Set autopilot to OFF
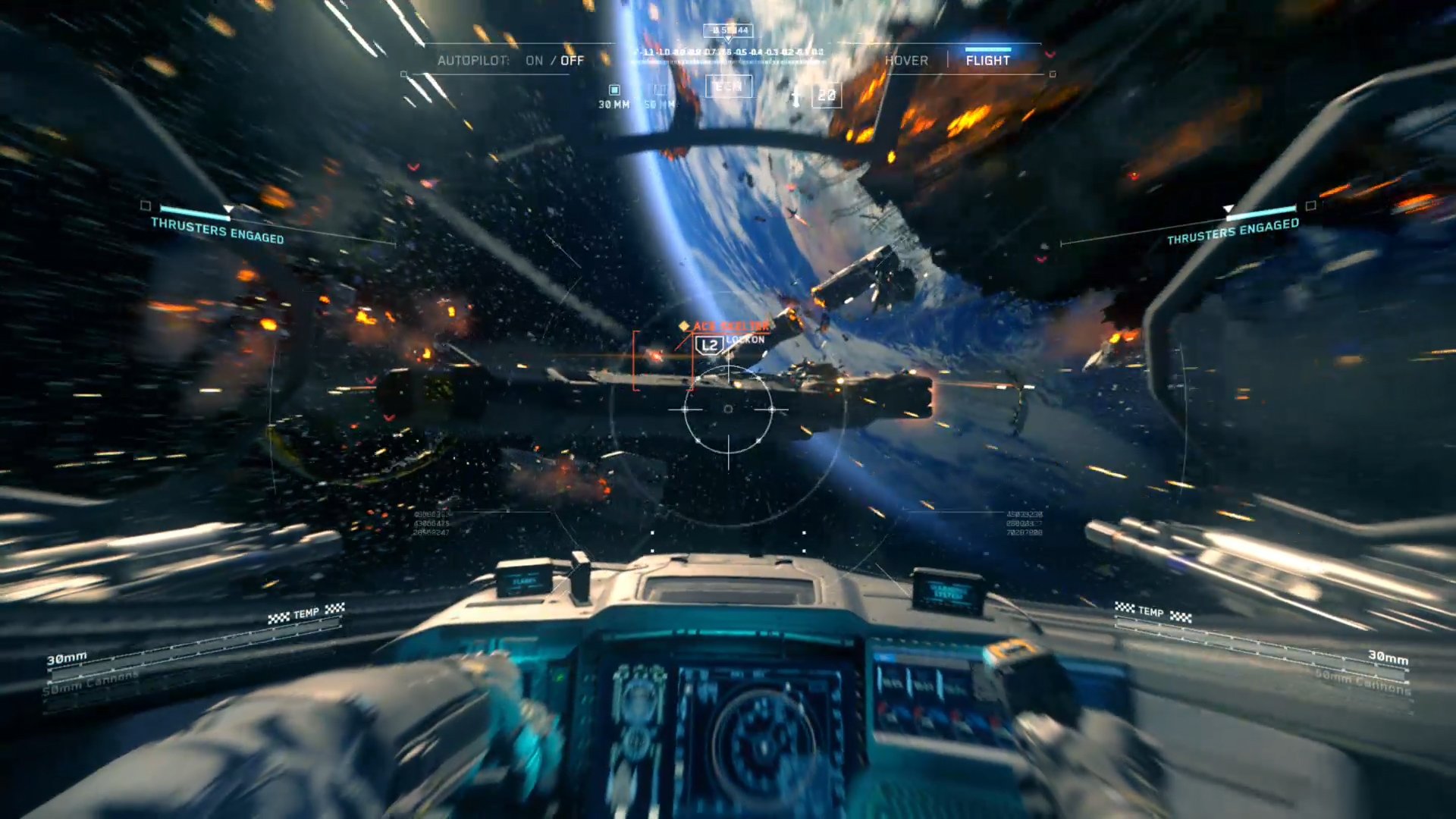The width and height of the screenshot is (1456, 819). [x=573, y=61]
